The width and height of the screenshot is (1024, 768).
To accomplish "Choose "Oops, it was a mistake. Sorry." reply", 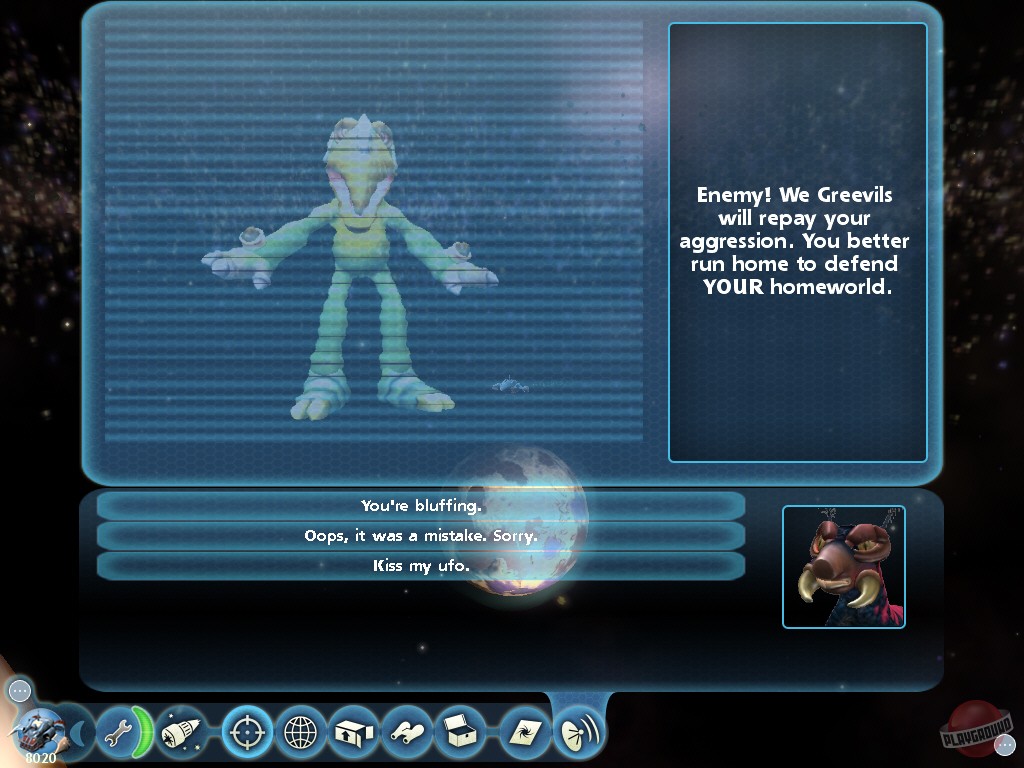I will pyautogui.click(x=421, y=536).
